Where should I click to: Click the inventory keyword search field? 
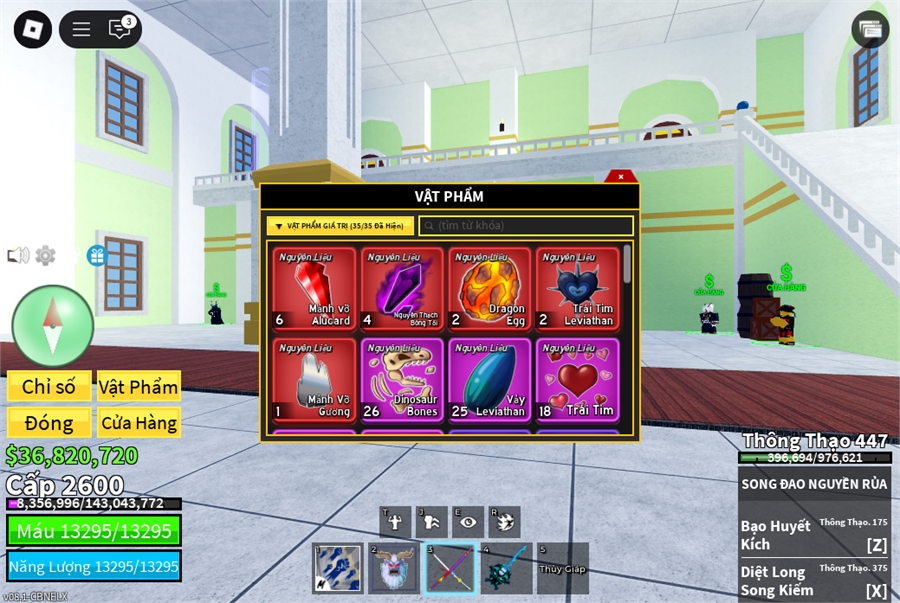(x=526, y=226)
